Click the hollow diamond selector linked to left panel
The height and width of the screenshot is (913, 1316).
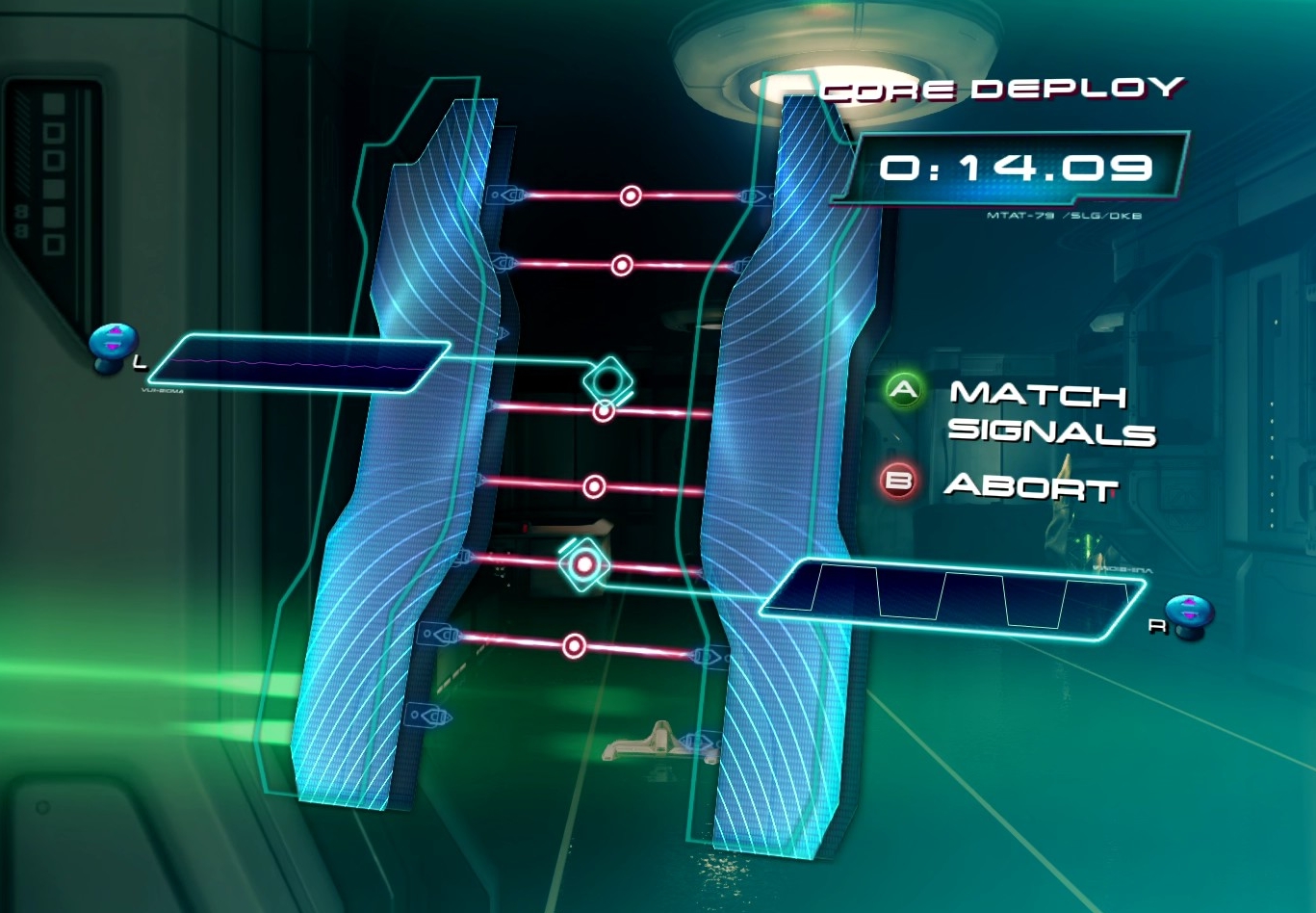[x=607, y=379]
